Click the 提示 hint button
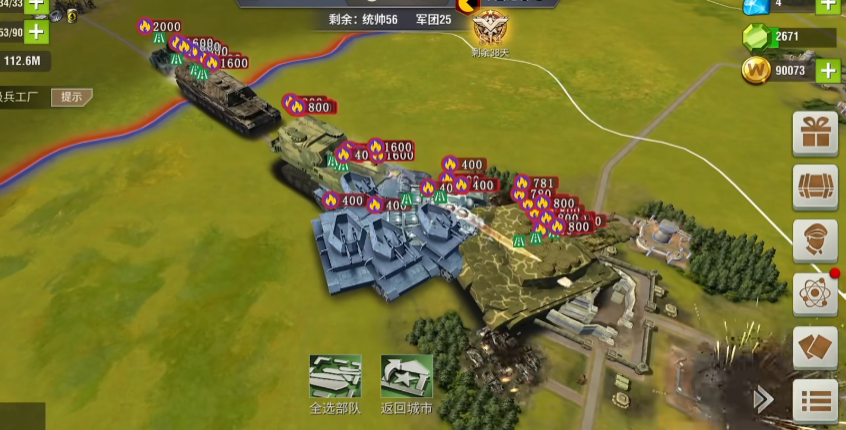This screenshot has width=846, height=430. tap(72, 97)
